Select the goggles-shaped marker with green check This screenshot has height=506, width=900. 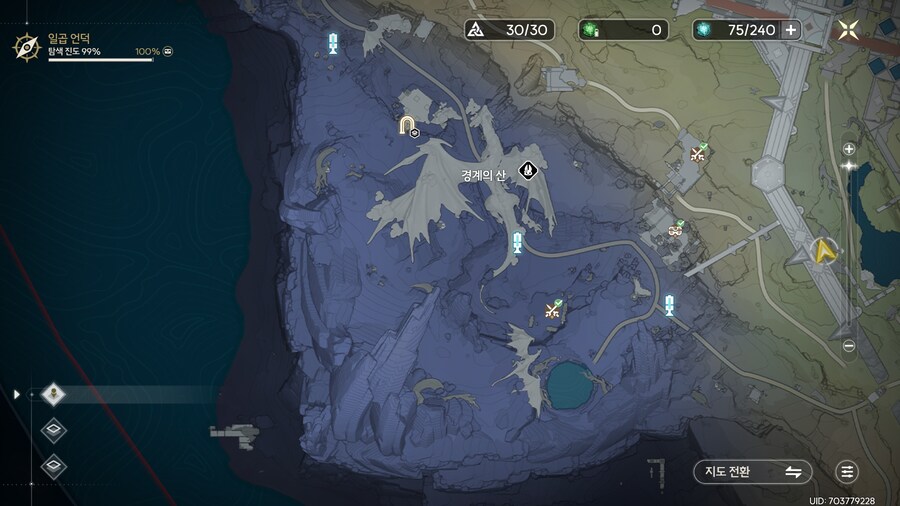point(676,230)
